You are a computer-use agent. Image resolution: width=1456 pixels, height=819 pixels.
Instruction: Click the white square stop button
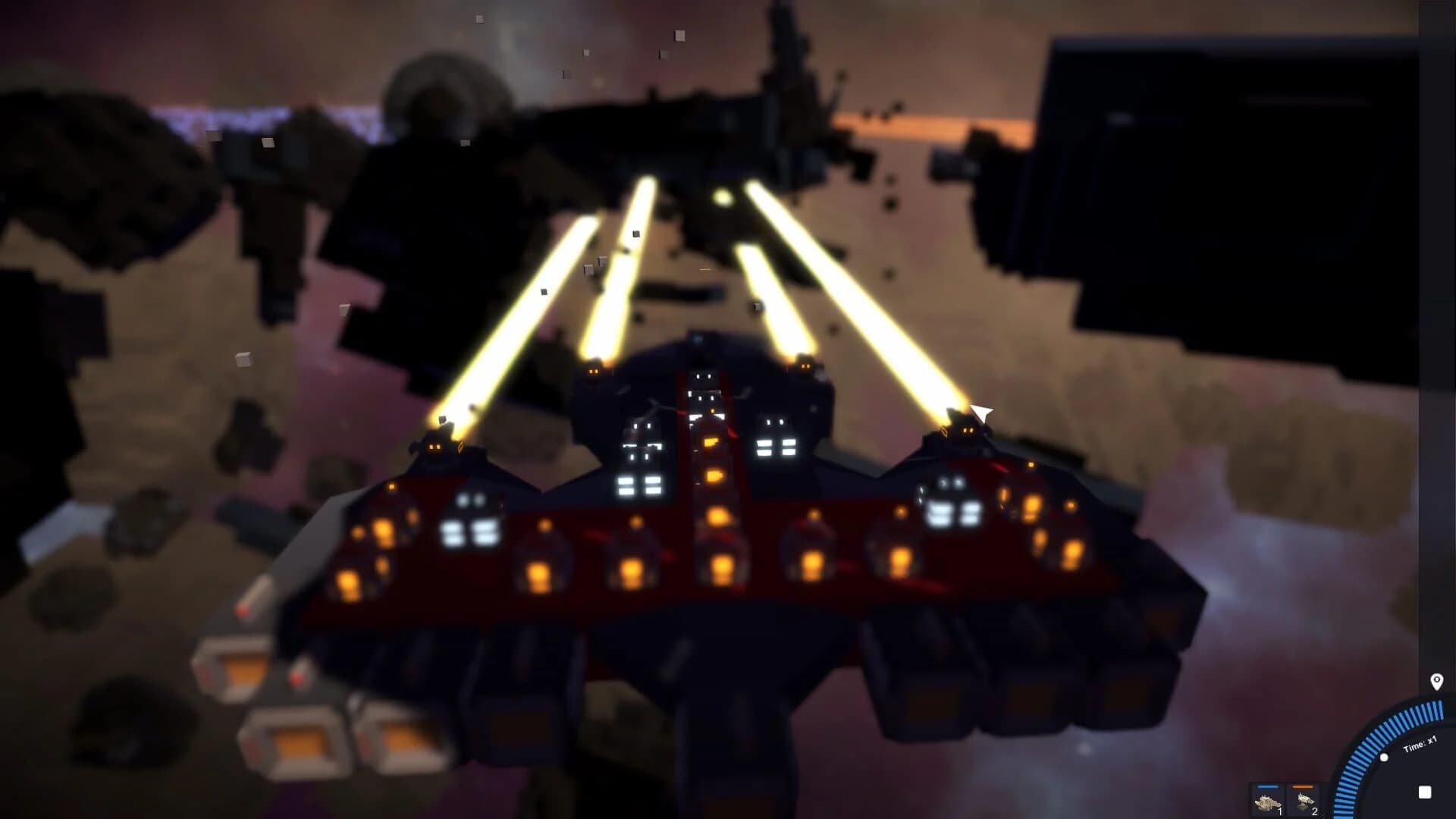point(1425,791)
